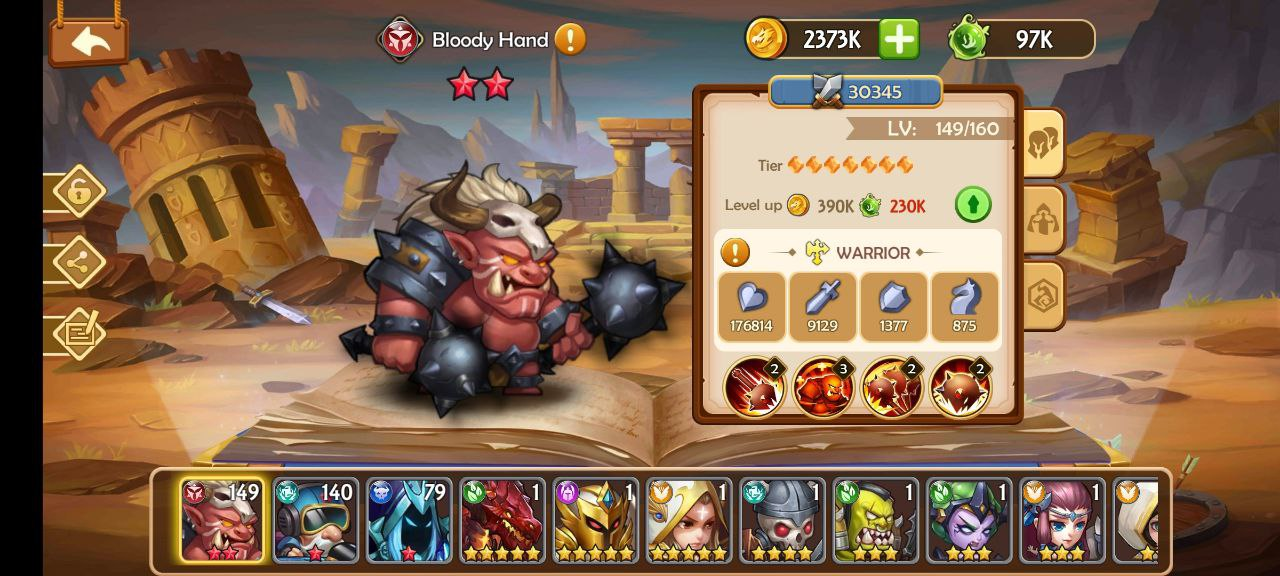Open the notepad and pencil icon
The width and height of the screenshot is (1280, 576).
79,334
